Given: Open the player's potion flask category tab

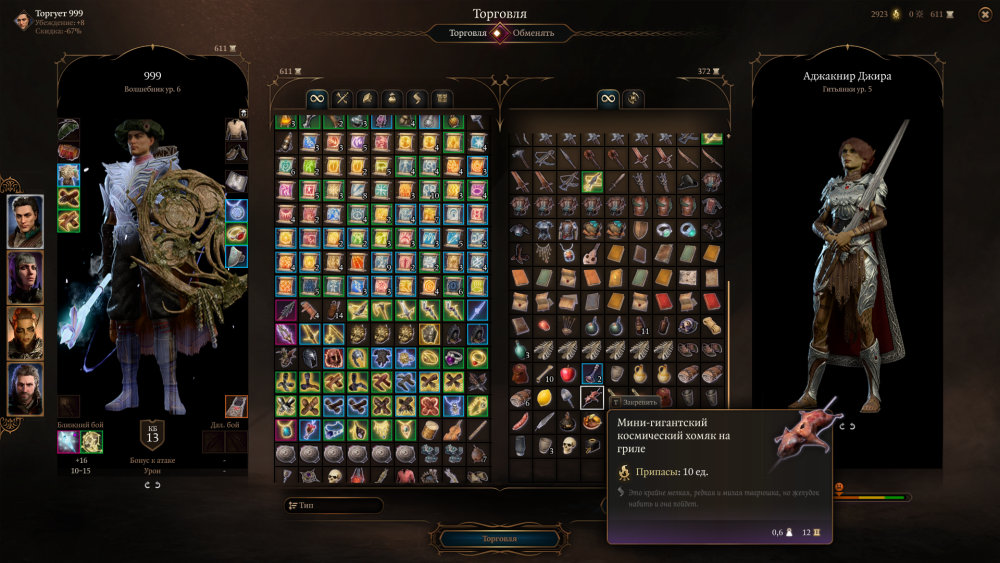Looking at the screenshot, I should (392, 98).
